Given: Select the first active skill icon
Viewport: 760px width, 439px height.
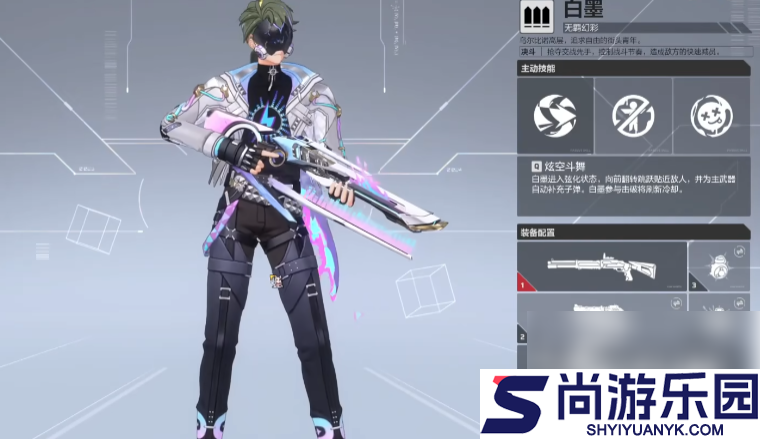Looking at the screenshot, I should click(x=555, y=116).
